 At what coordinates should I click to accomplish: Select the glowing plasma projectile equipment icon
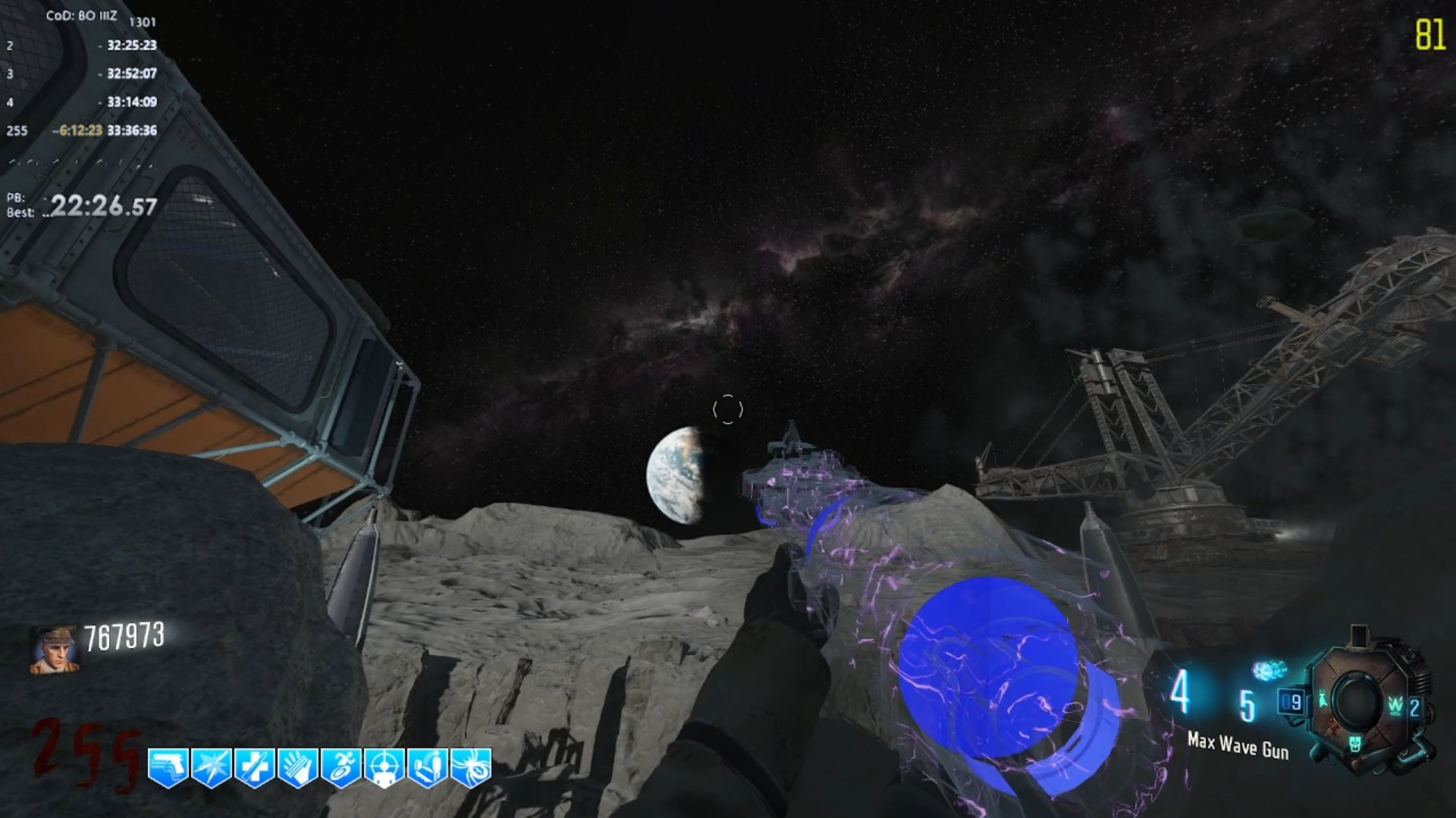(1270, 669)
